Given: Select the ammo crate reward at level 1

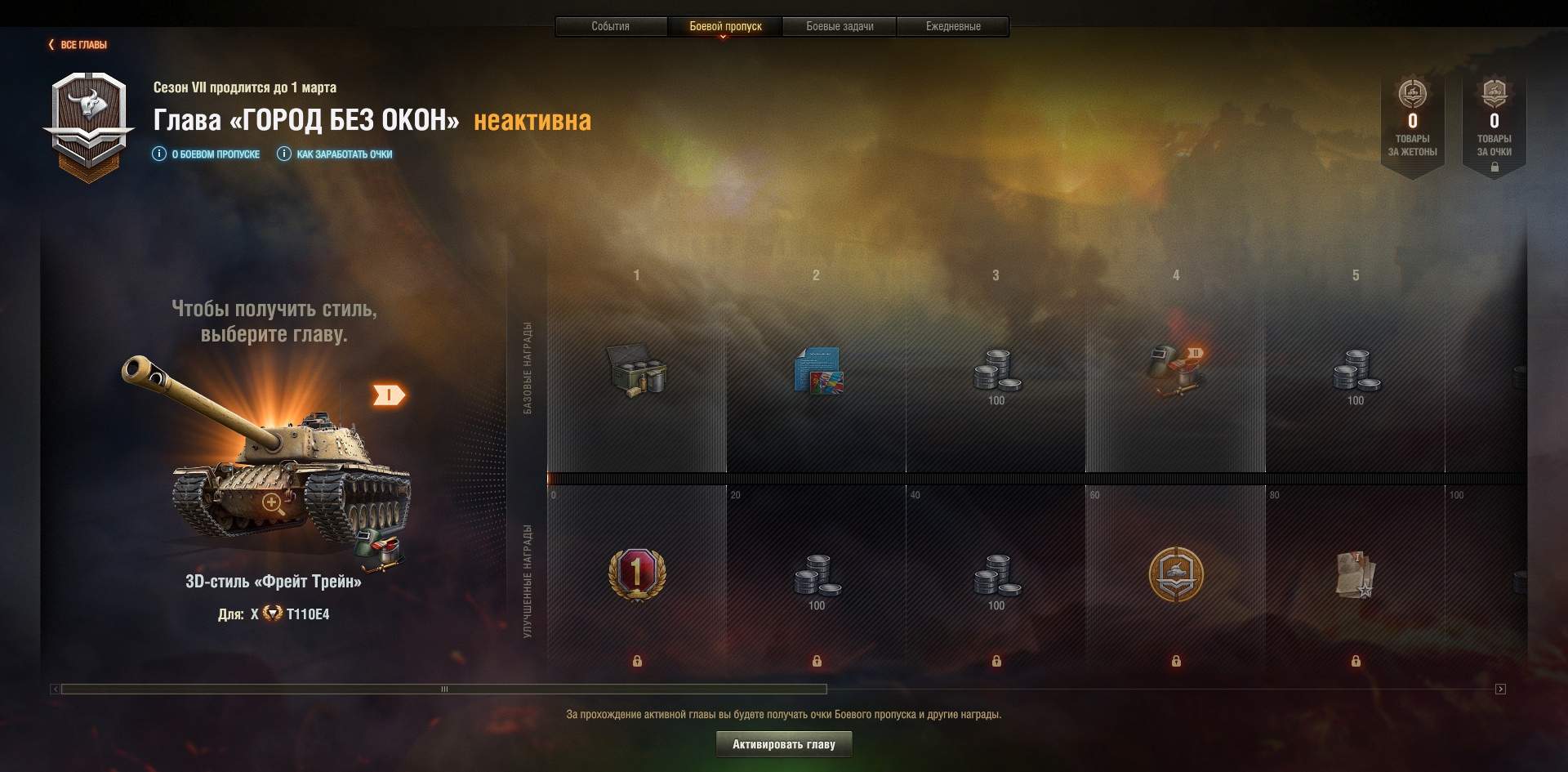Looking at the screenshot, I should point(637,371).
